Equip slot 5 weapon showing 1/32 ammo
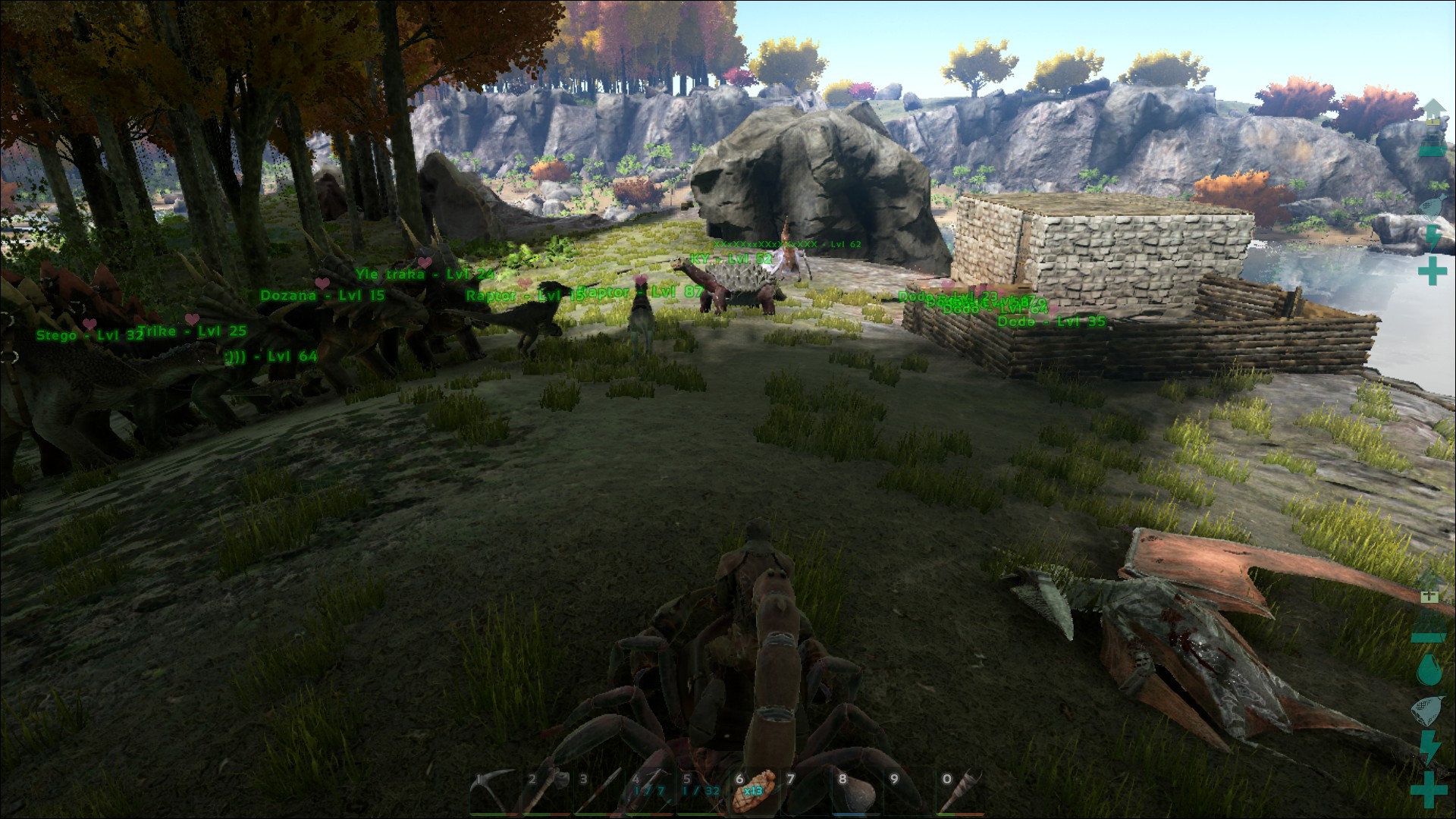 point(701,792)
